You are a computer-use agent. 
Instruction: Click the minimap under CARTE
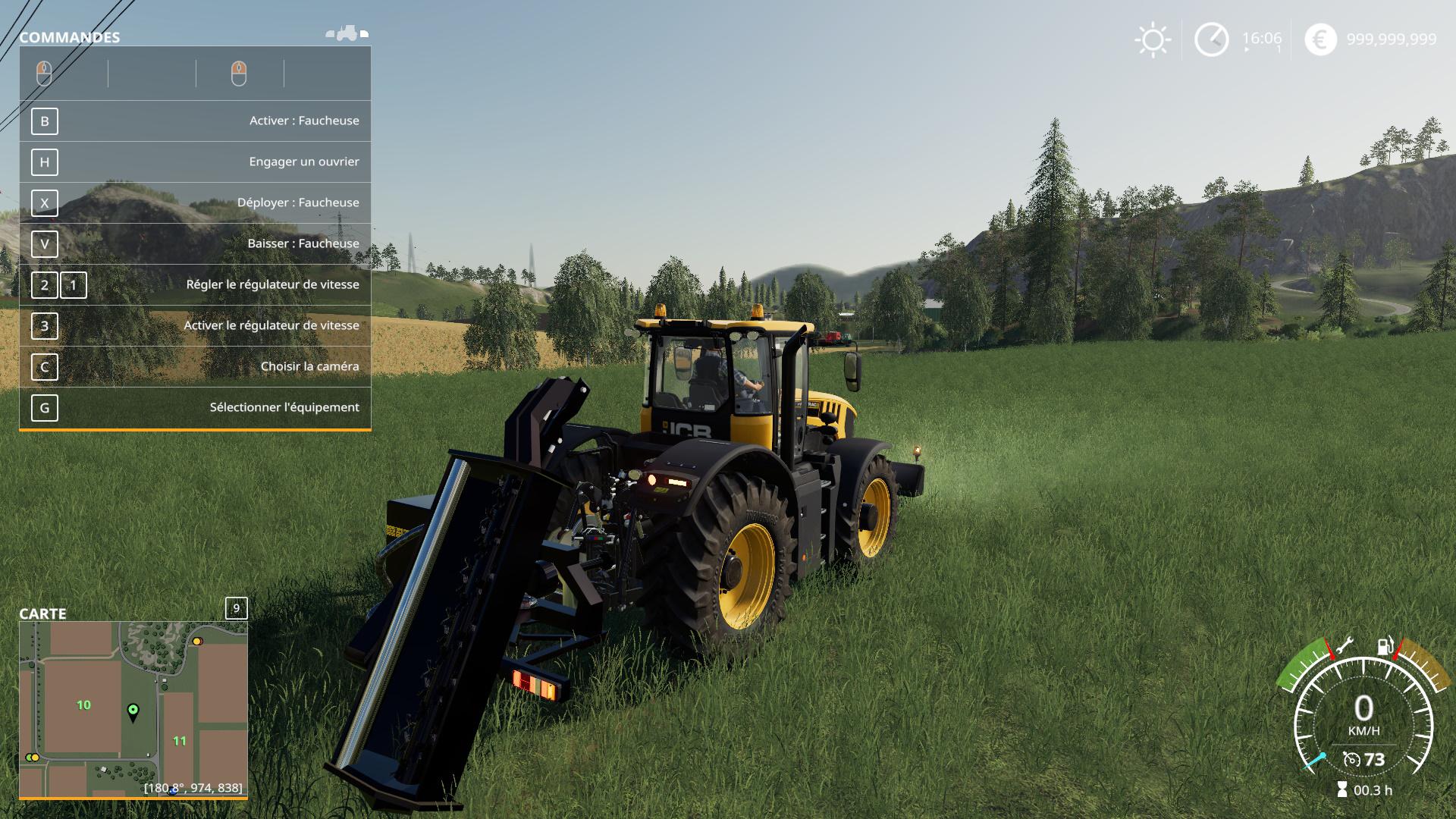tap(133, 709)
